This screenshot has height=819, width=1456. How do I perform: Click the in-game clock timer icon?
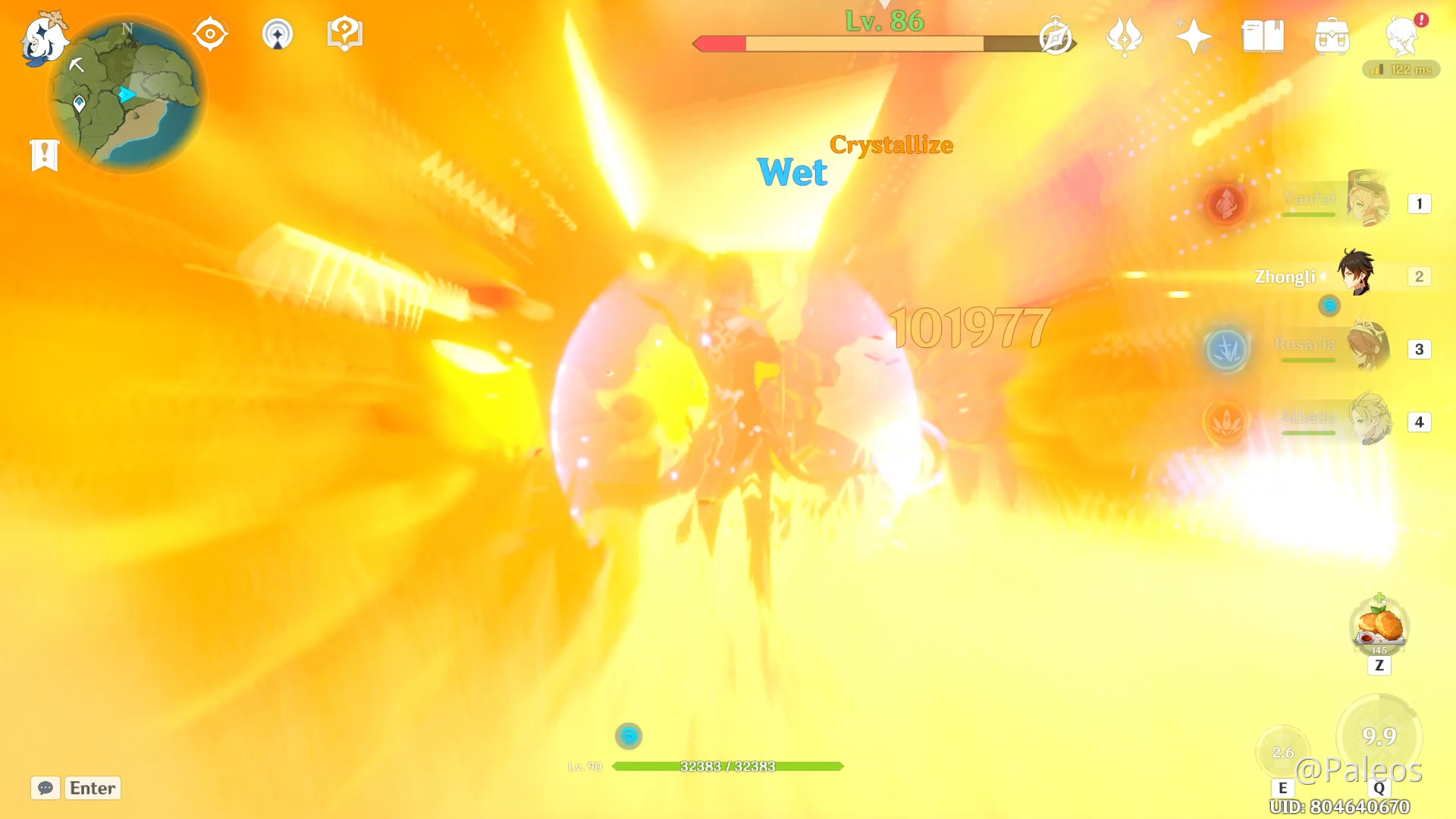tap(1054, 36)
